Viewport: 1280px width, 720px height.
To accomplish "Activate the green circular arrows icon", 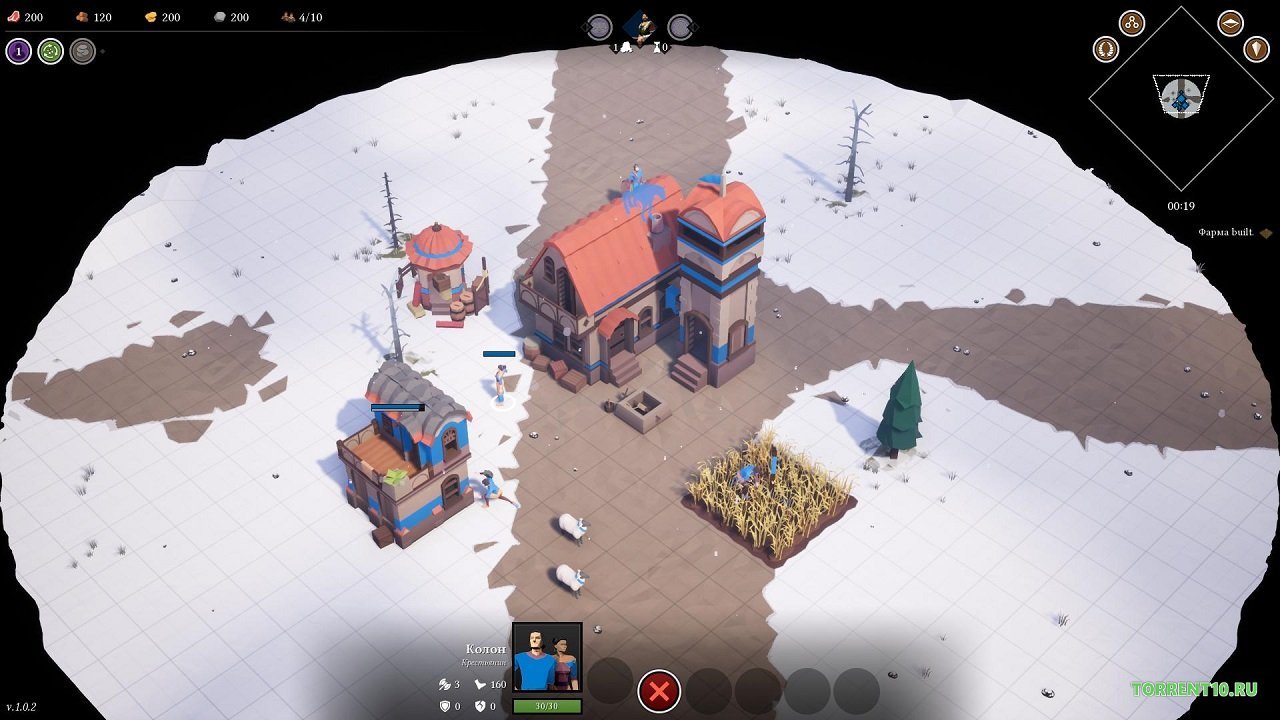I will pyautogui.click(x=51, y=51).
